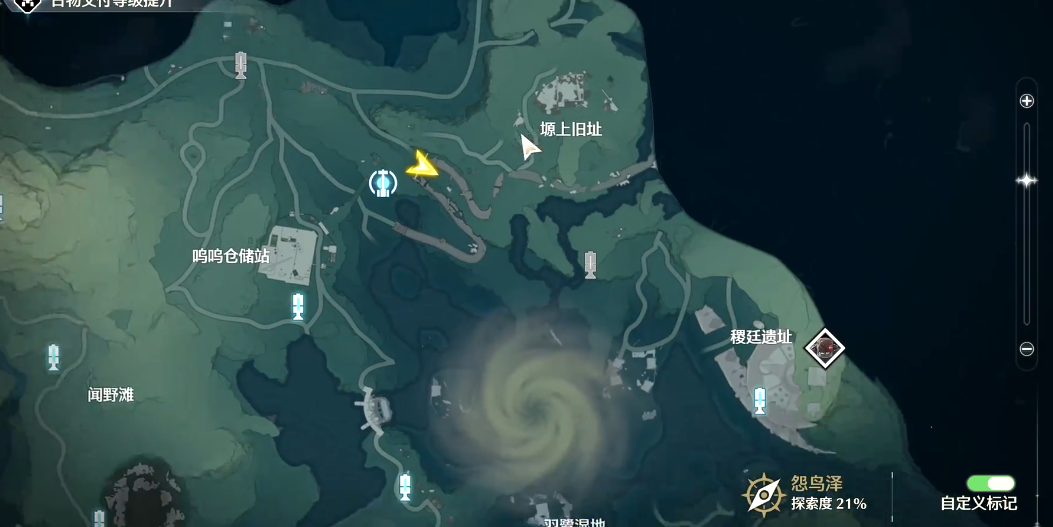
Task: Choose the teleport waypoint below 鸣呜仓储站
Action: pos(298,306)
